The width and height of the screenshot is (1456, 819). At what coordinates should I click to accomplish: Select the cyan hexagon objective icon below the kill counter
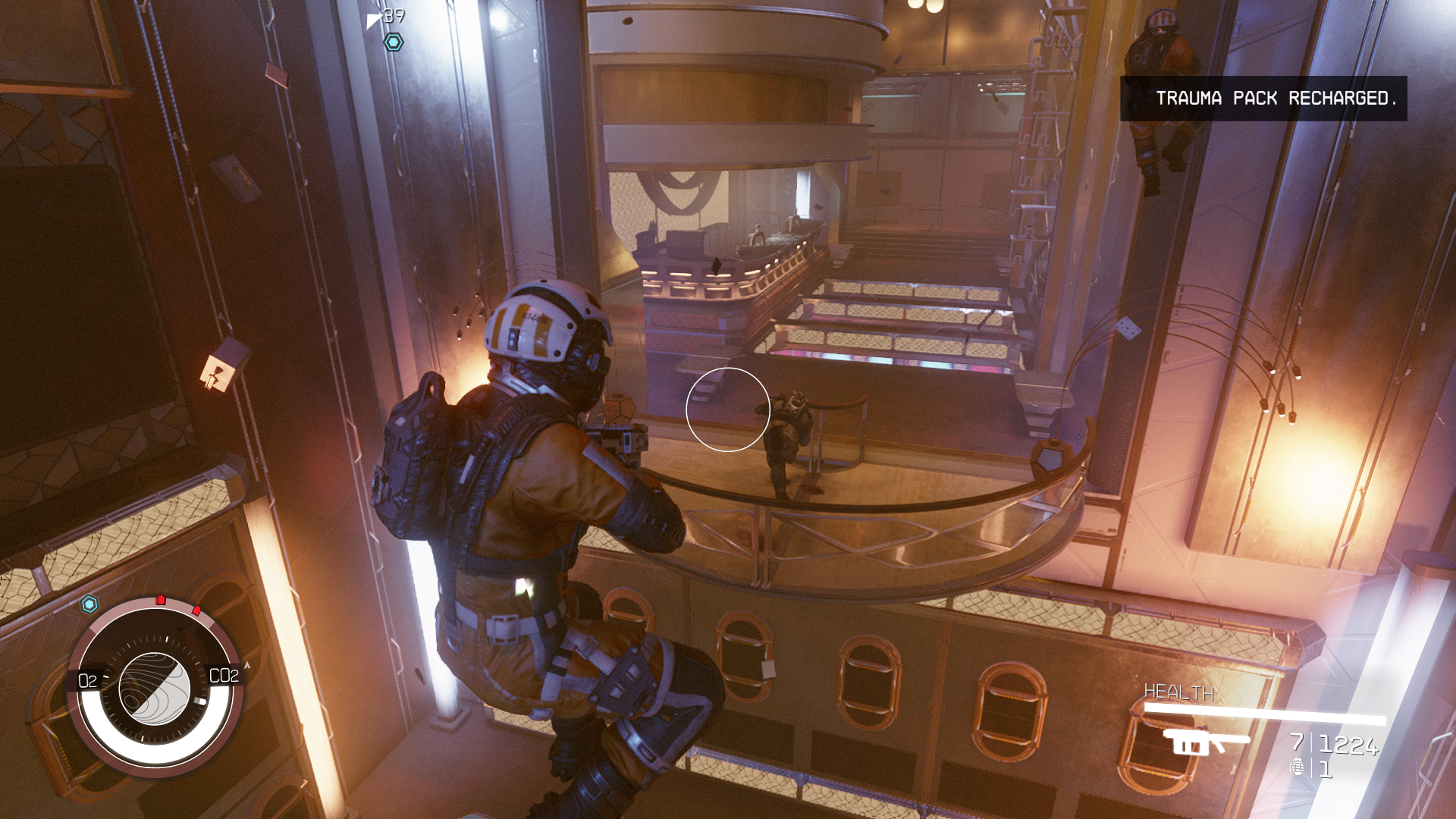coord(393,42)
